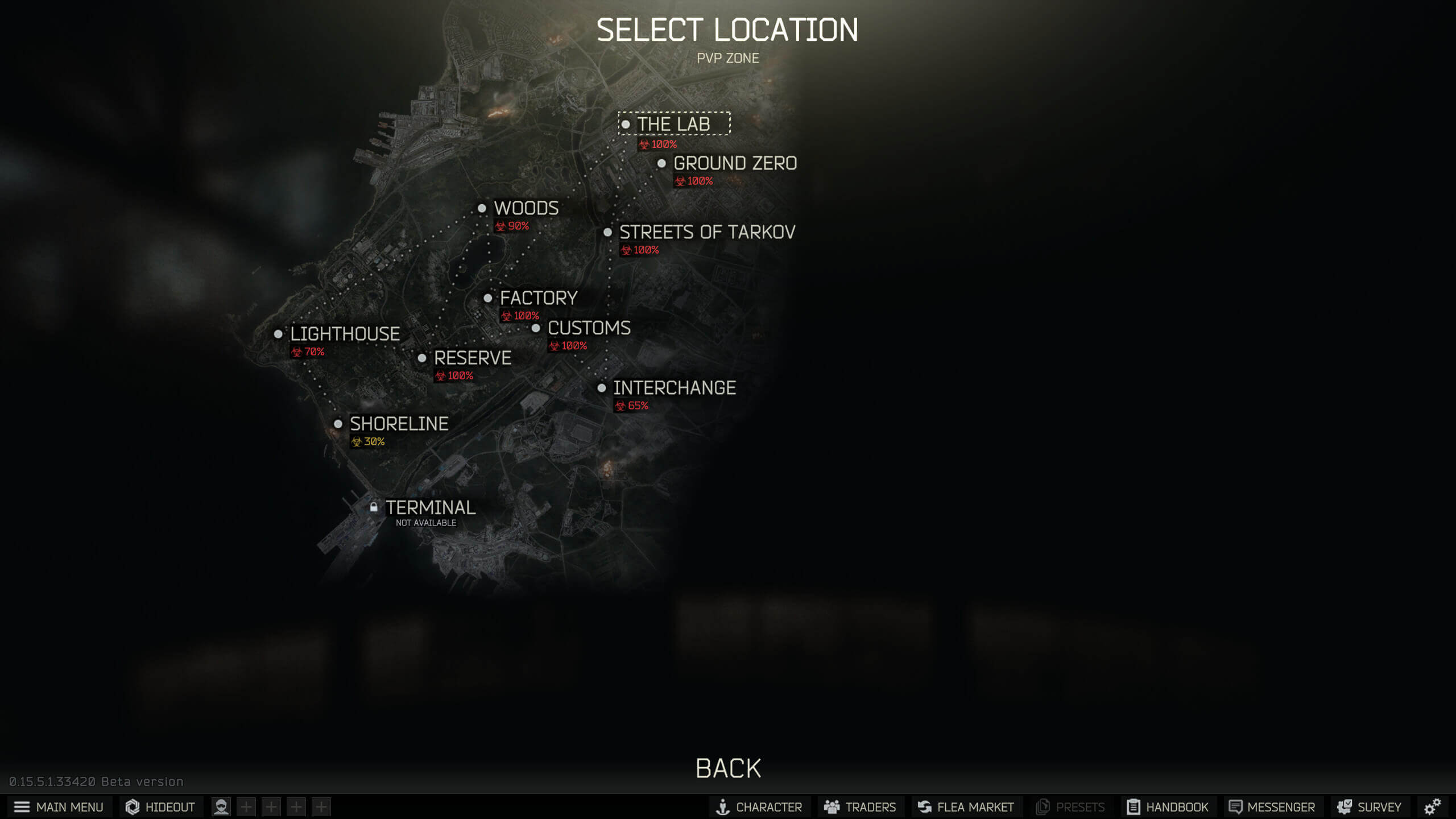This screenshot has width=1456, height=819.
Task: Show the Messenger
Action: click(1272, 807)
